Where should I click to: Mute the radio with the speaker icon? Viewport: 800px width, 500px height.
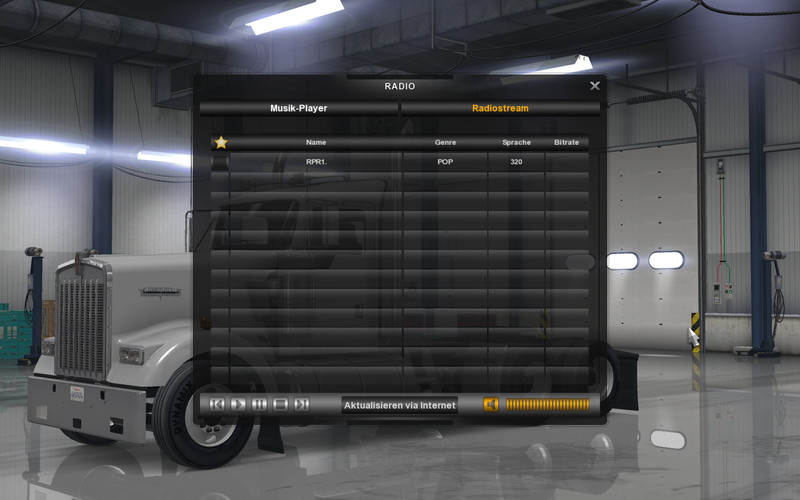tap(490, 404)
